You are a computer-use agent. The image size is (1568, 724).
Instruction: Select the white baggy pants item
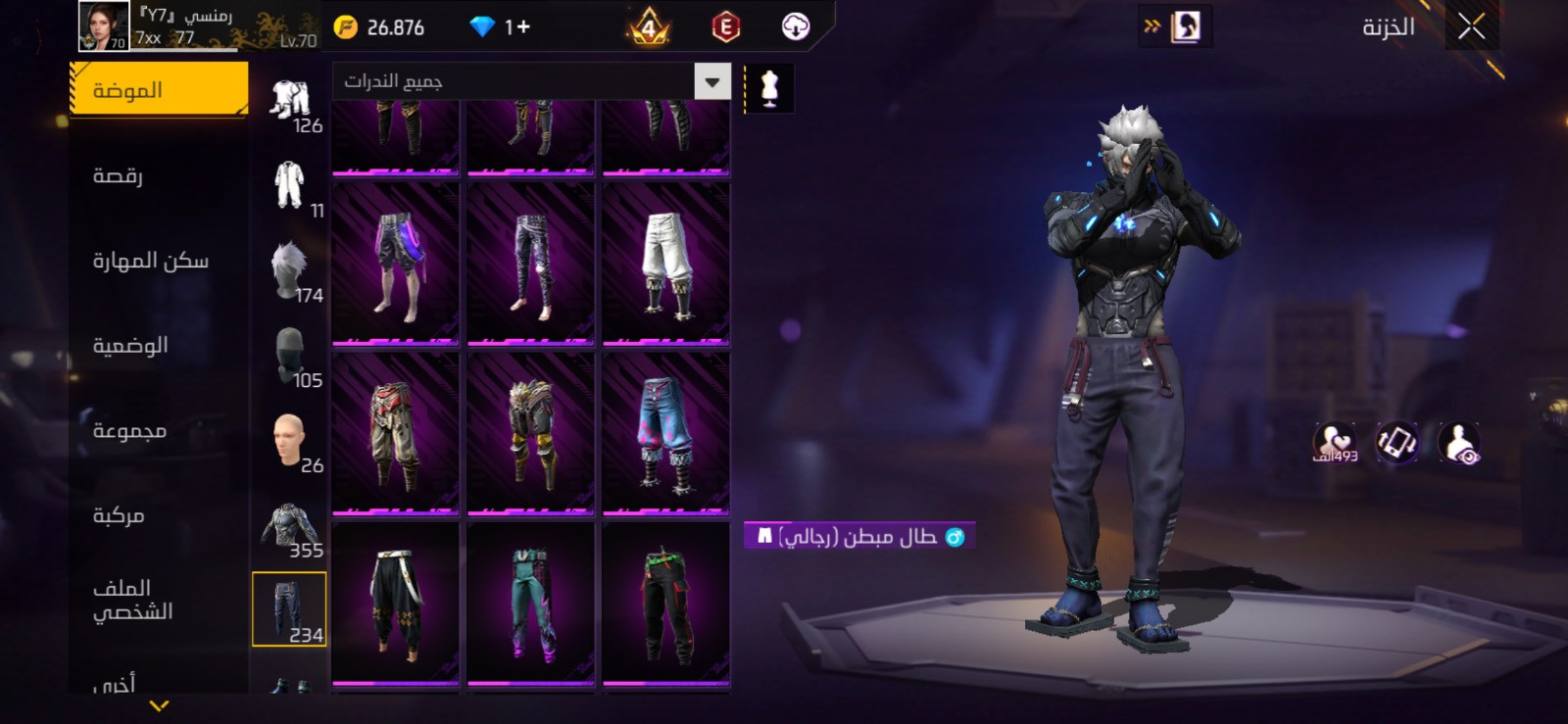tap(666, 263)
